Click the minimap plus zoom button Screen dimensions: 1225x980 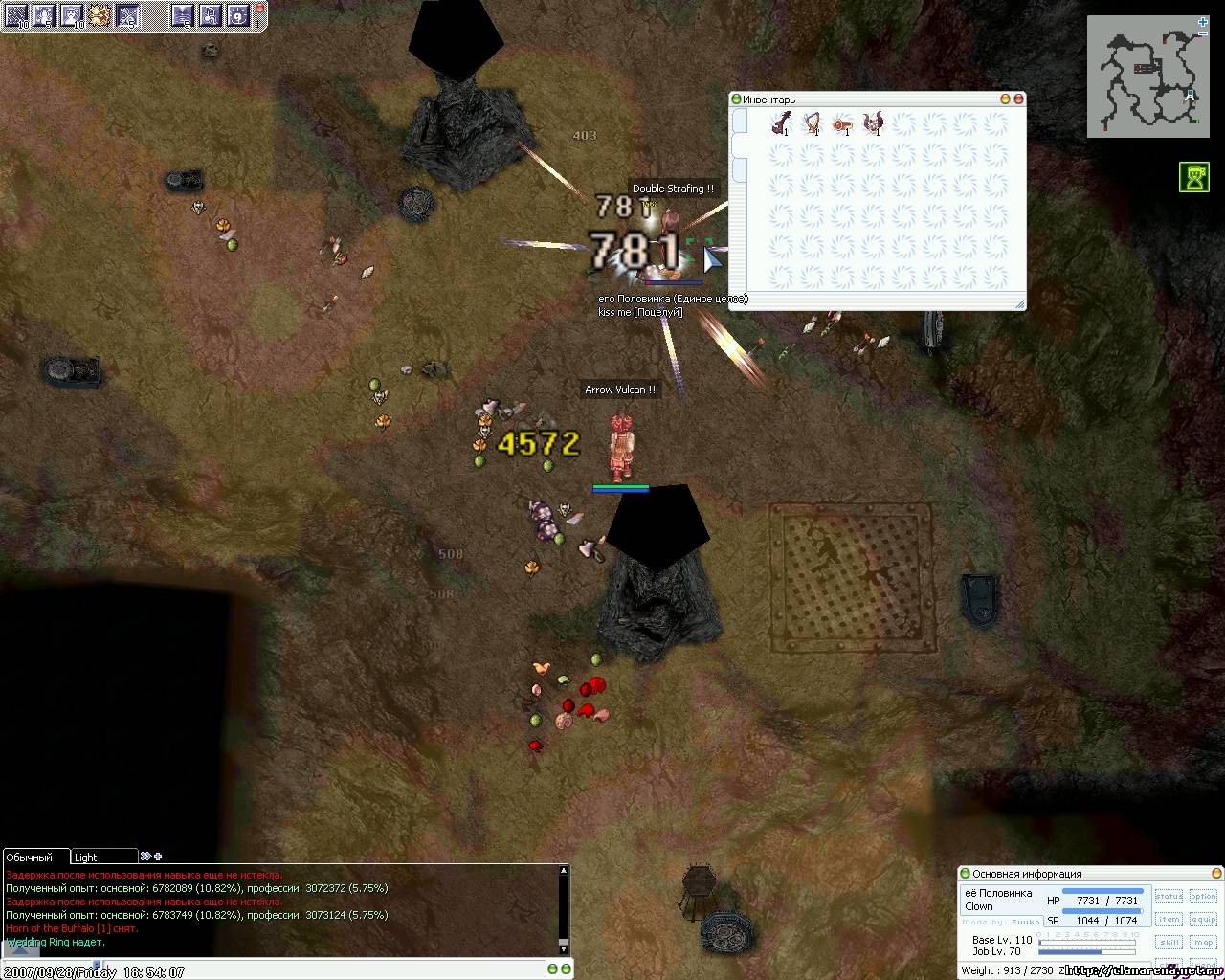(1202, 21)
